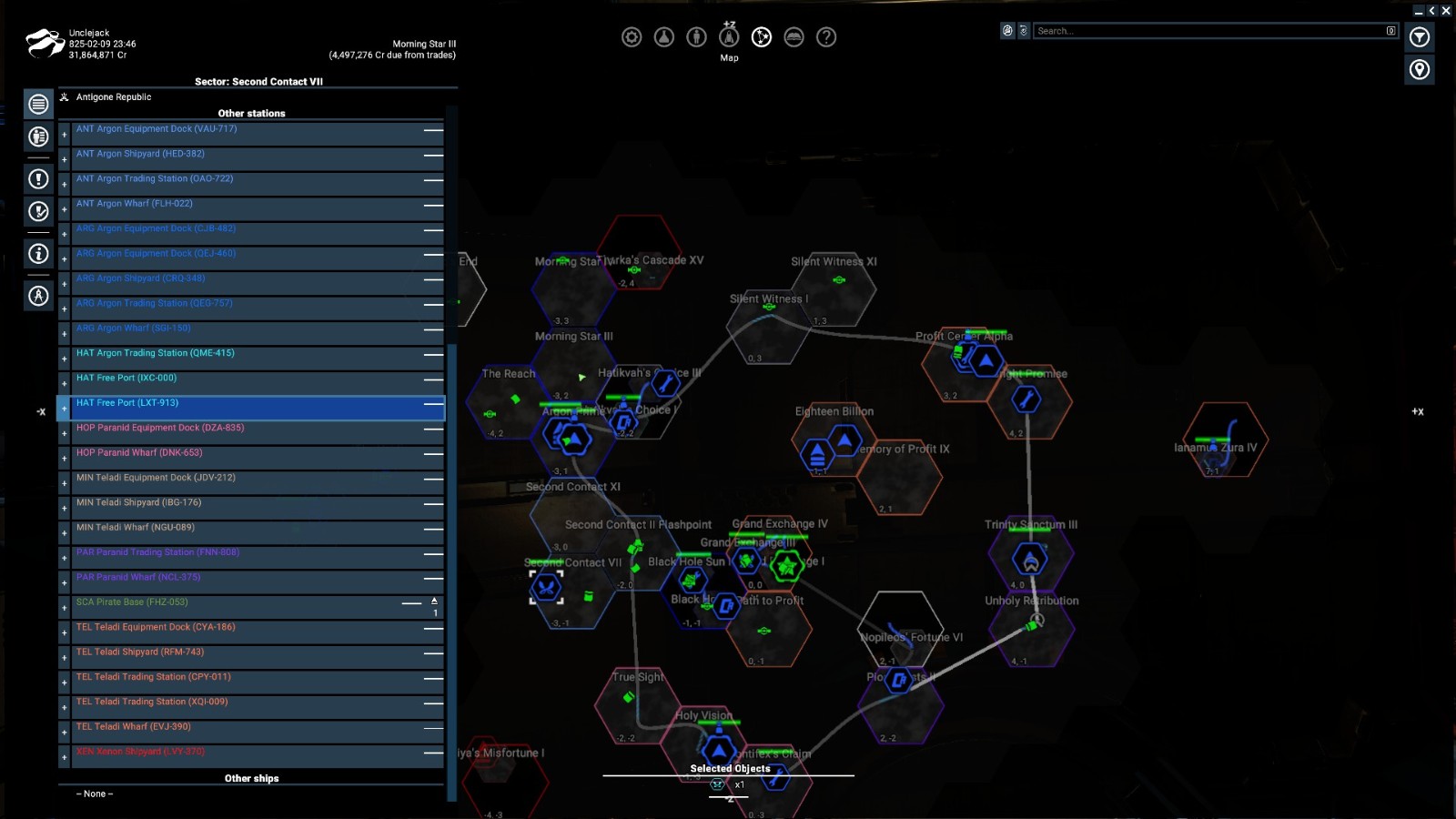Screen dimensions: 1456x819
Task: Open the Options menu via gear icon
Action: coord(632,37)
